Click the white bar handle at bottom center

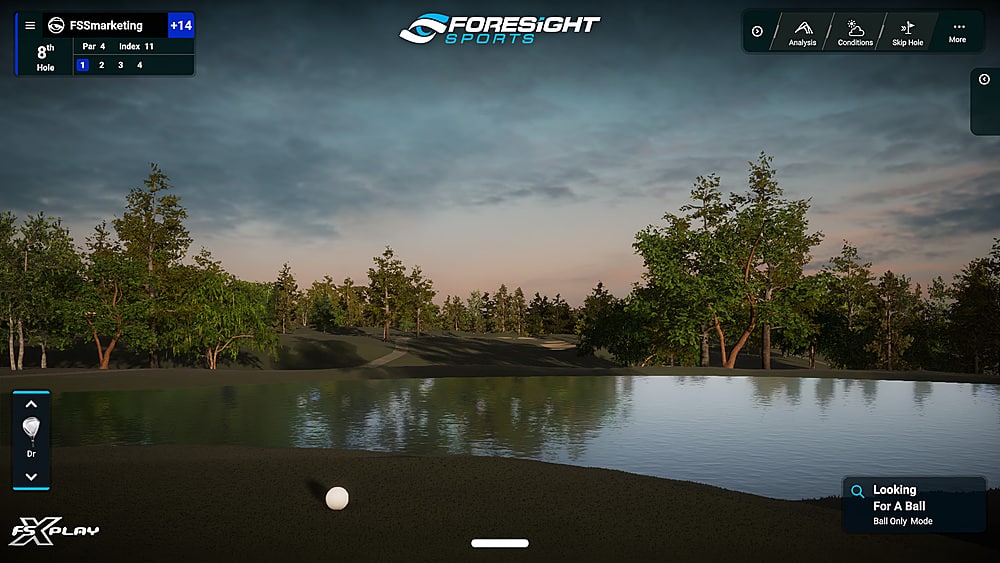tap(500, 543)
